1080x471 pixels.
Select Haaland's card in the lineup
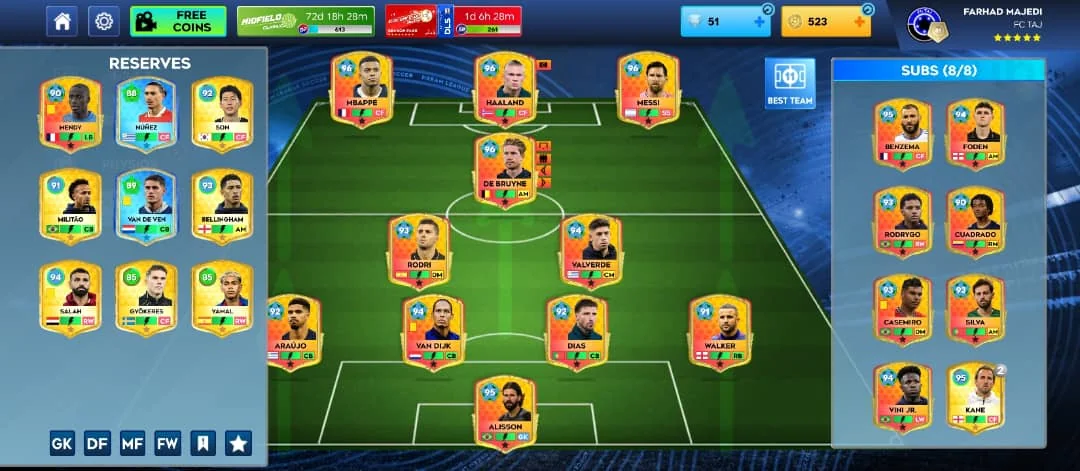pyautogui.click(x=505, y=90)
